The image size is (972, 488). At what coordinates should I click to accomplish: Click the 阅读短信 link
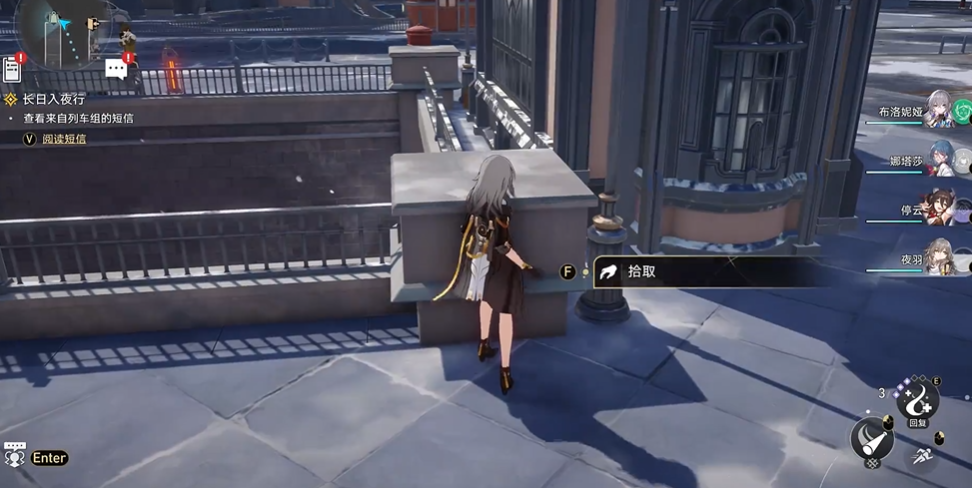[x=64, y=139]
